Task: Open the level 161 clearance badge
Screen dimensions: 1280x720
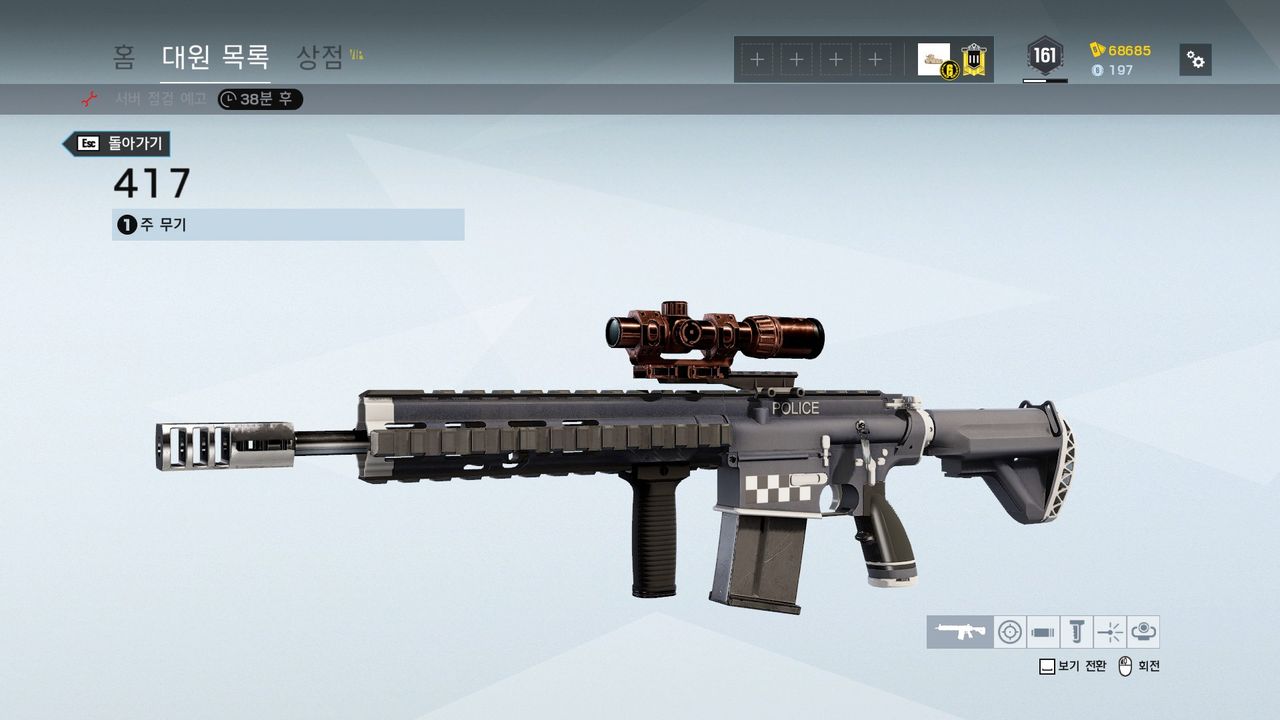Action: 1045,57
